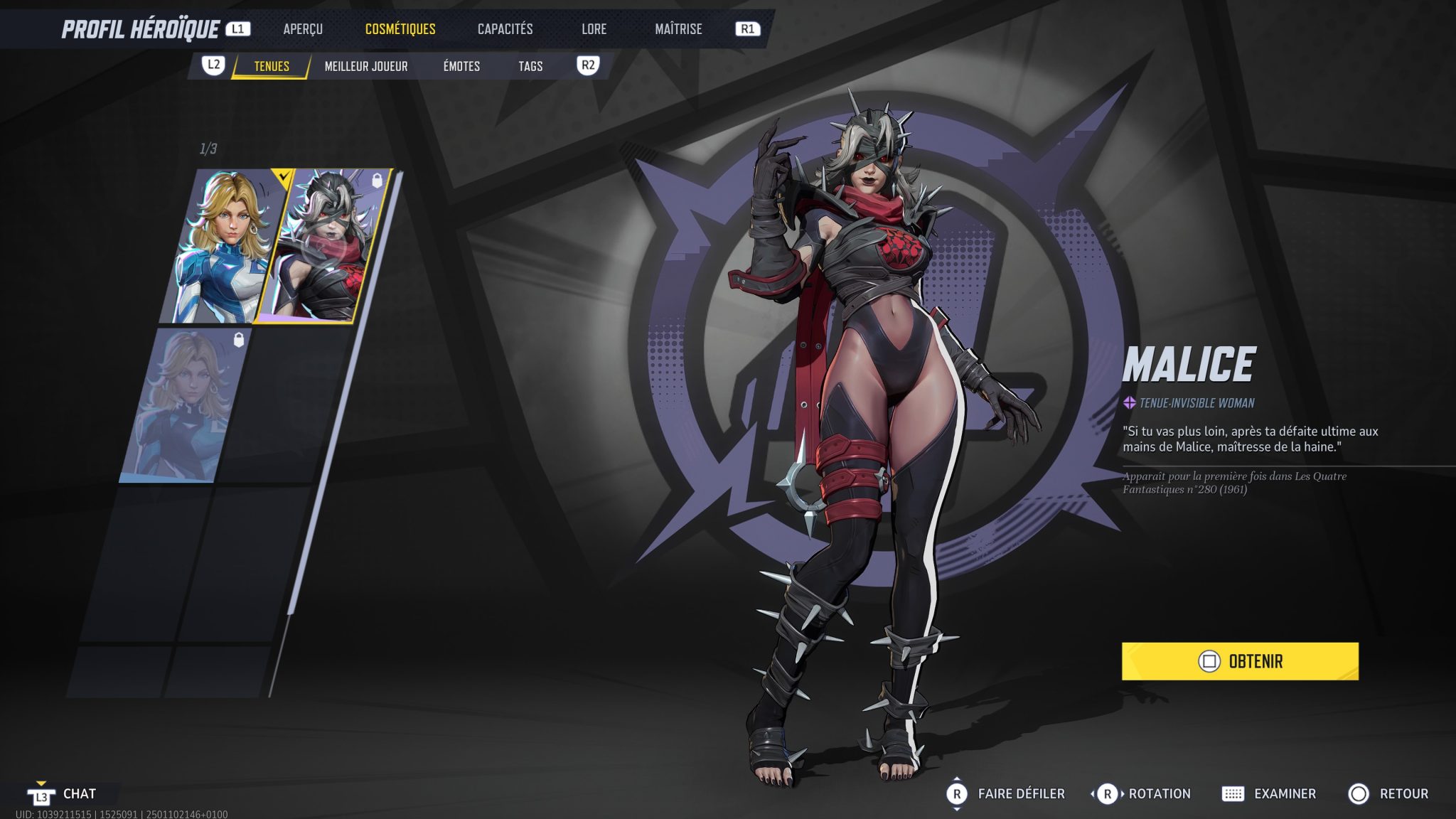Viewport: 1456px width, 819px height.
Task: Open the Tags sub-tab
Action: tap(530, 66)
